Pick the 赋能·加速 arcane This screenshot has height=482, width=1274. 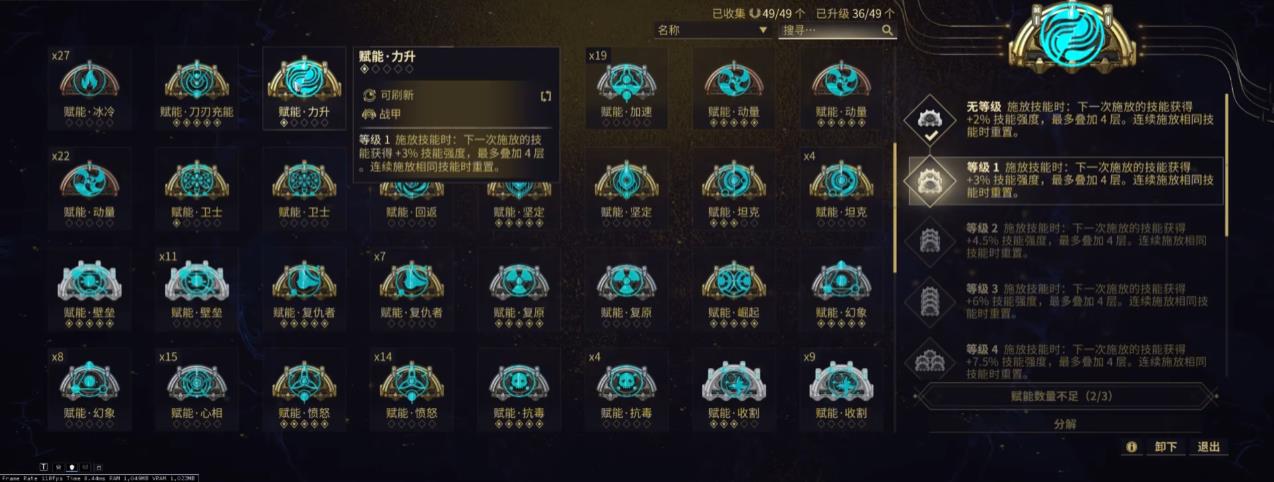coord(626,89)
